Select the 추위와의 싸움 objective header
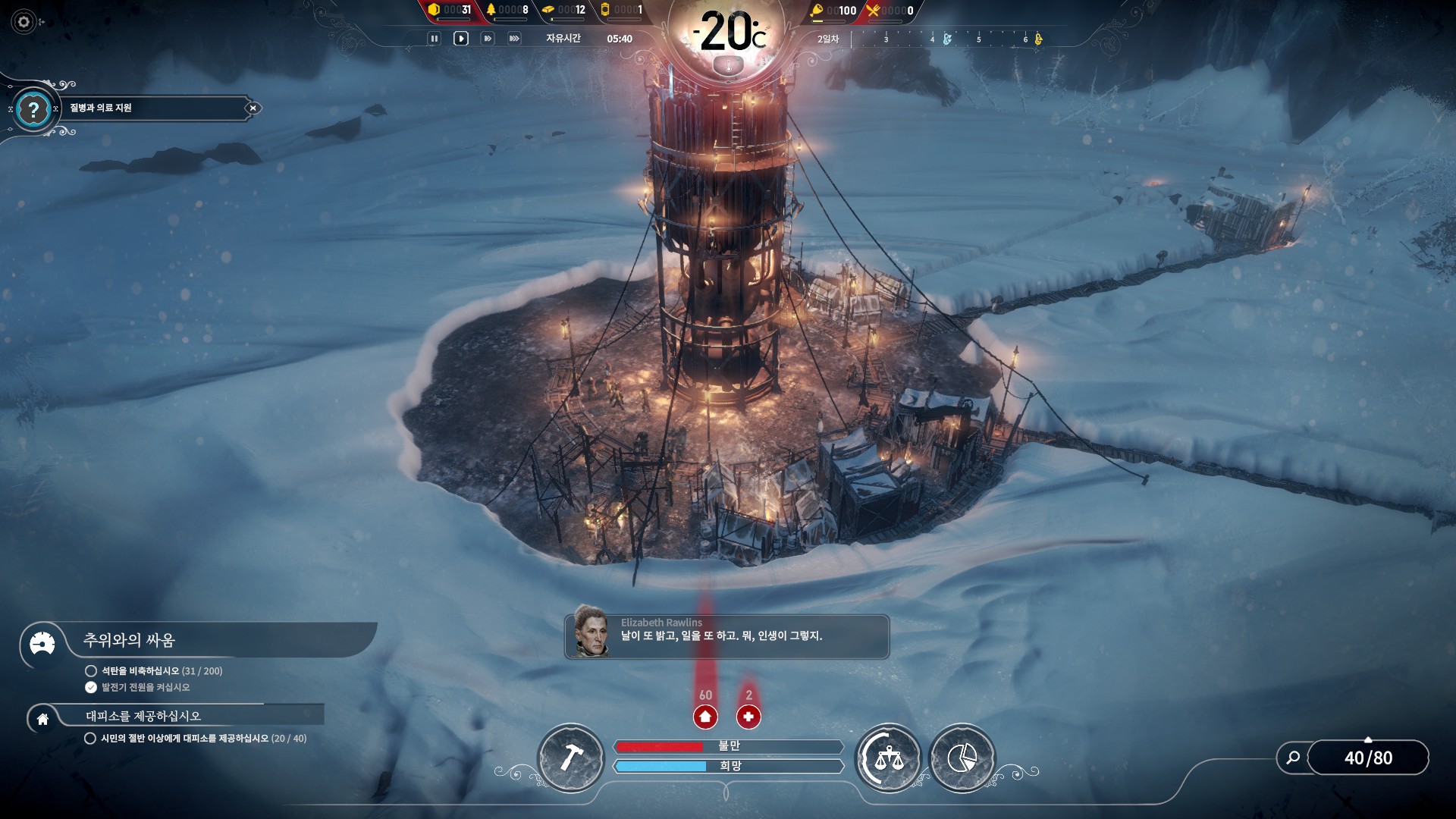This screenshot has width=1456, height=819. tap(129, 641)
